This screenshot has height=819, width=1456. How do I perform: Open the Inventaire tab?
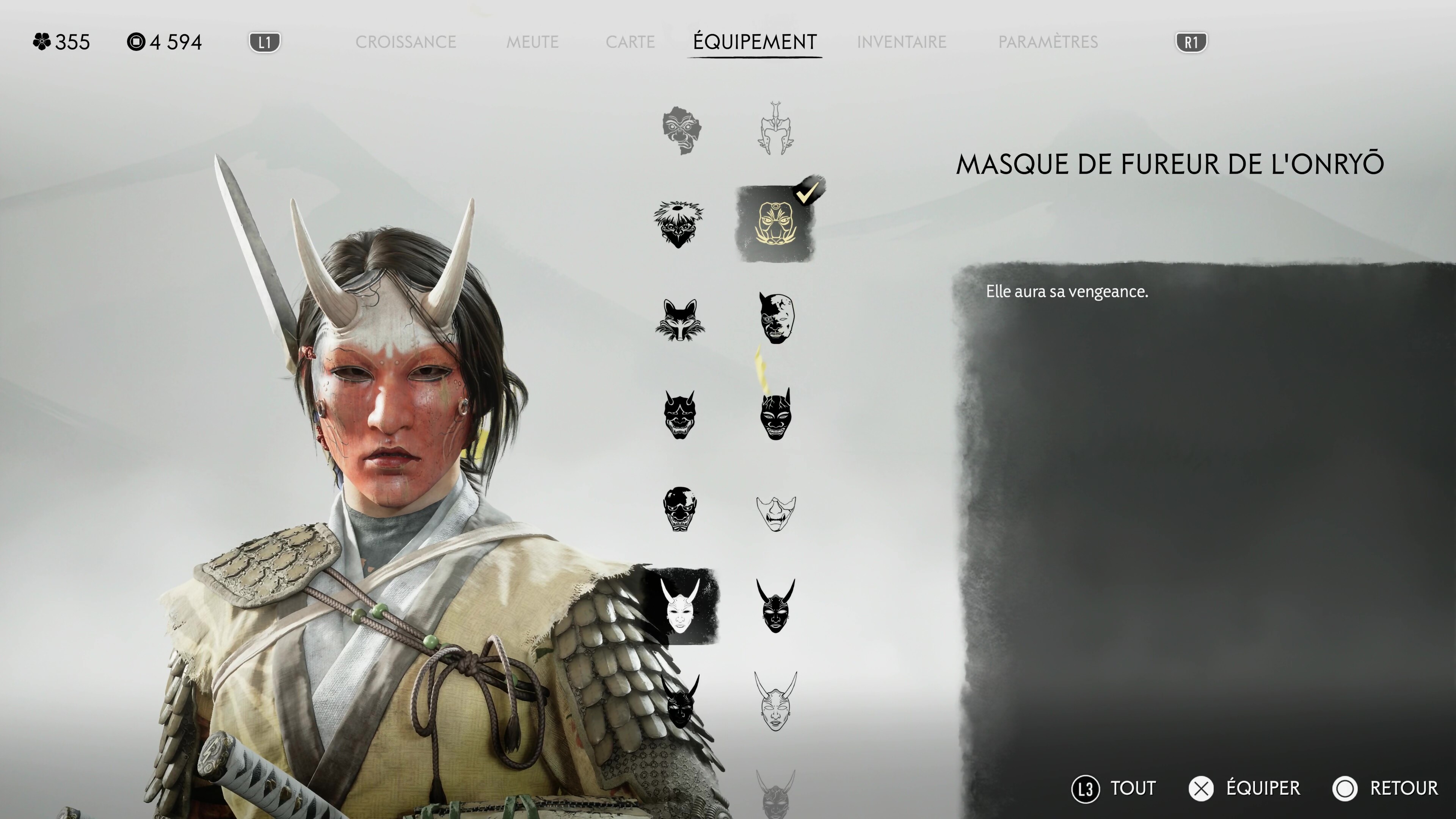[x=901, y=42]
